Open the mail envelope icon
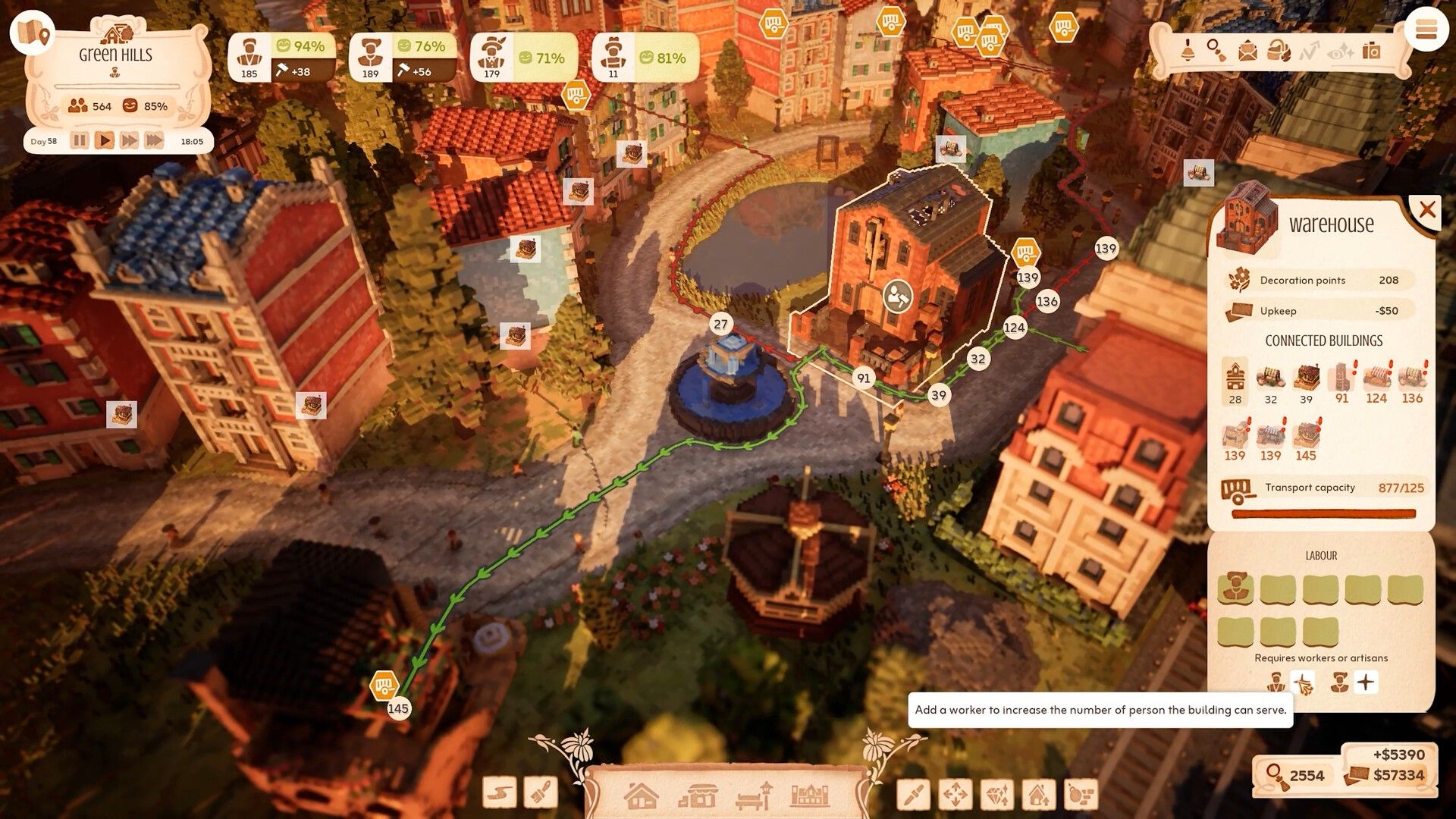 tap(1247, 52)
